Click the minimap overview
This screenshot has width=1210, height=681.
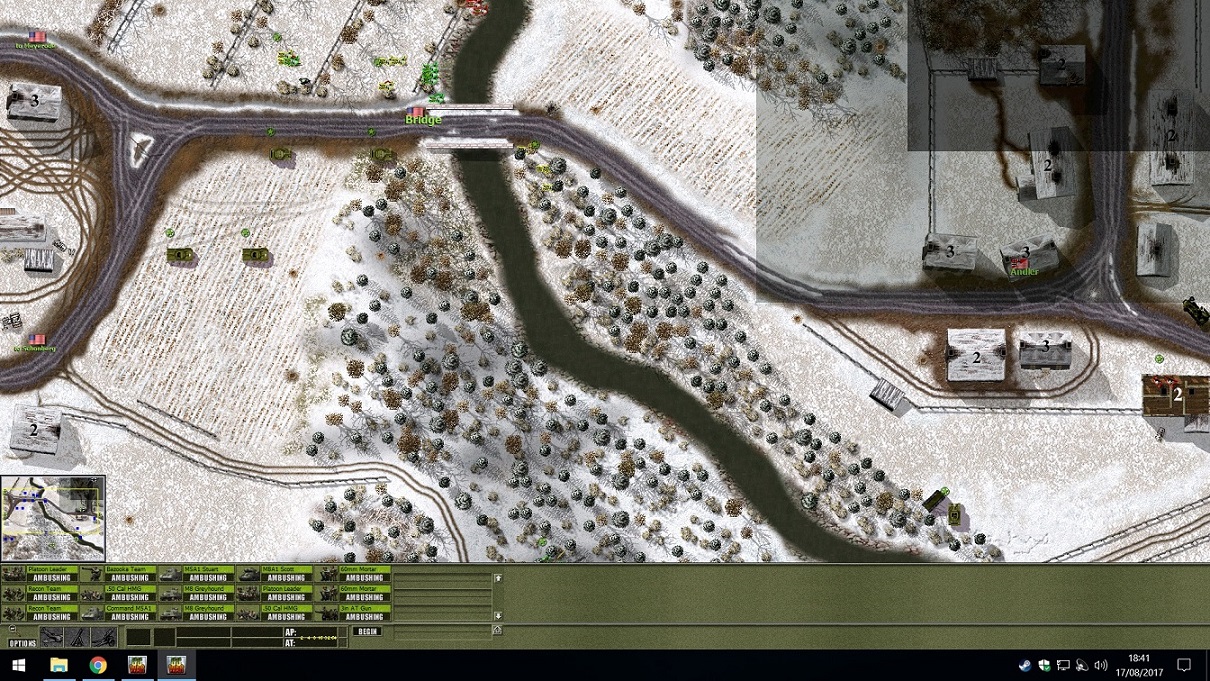click(53, 518)
